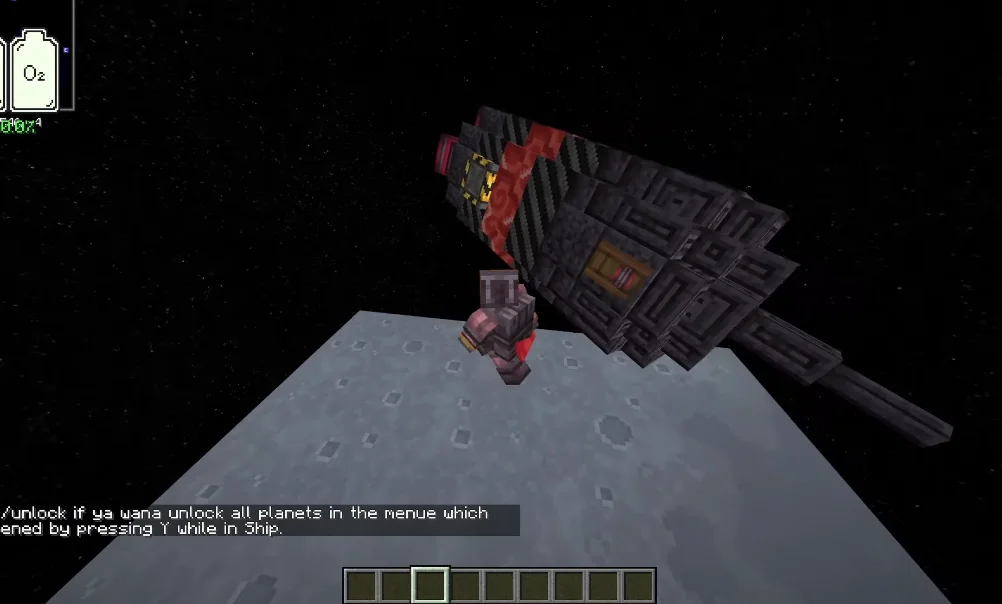
Task: Click the O2 oxygen tank icon
Action: coord(35,71)
